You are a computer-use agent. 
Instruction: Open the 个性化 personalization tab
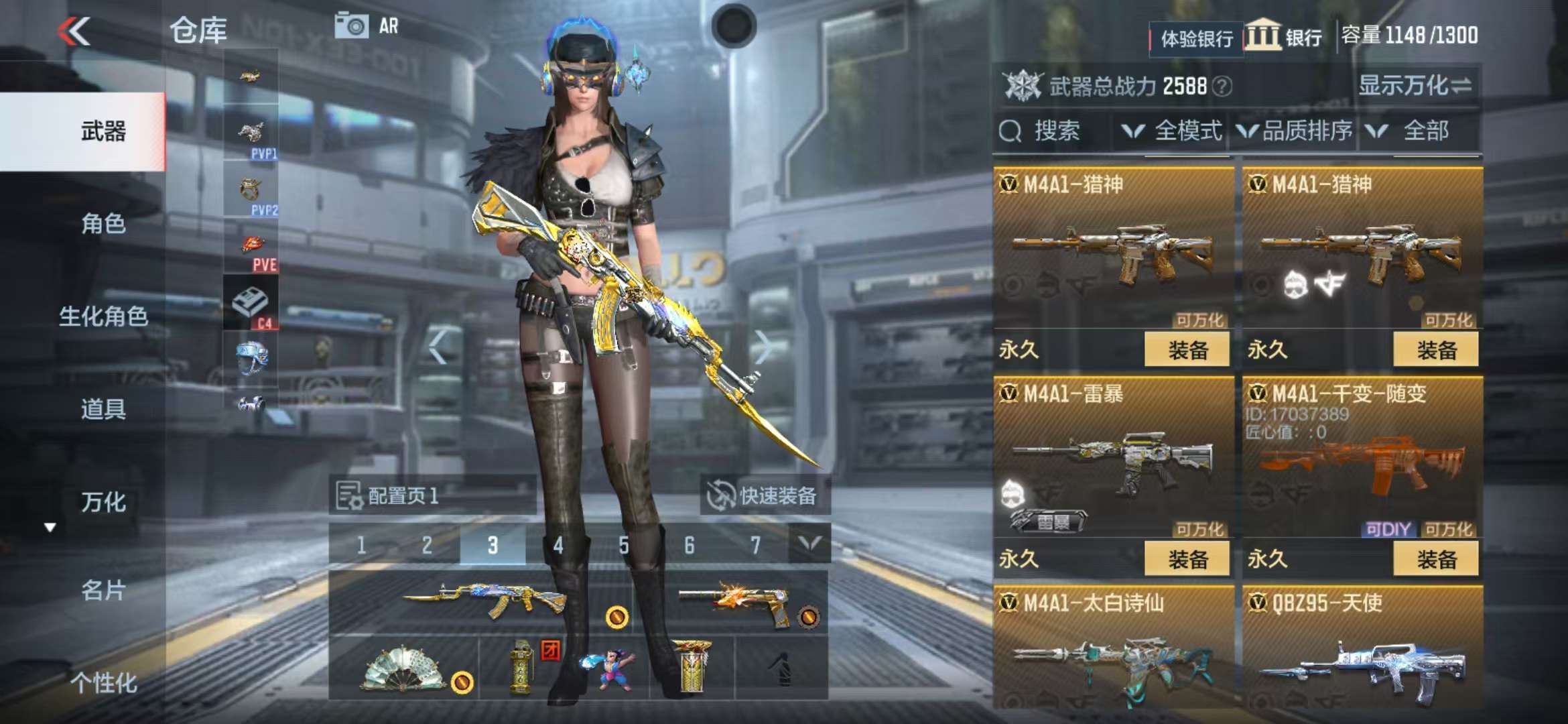click(103, 682)
